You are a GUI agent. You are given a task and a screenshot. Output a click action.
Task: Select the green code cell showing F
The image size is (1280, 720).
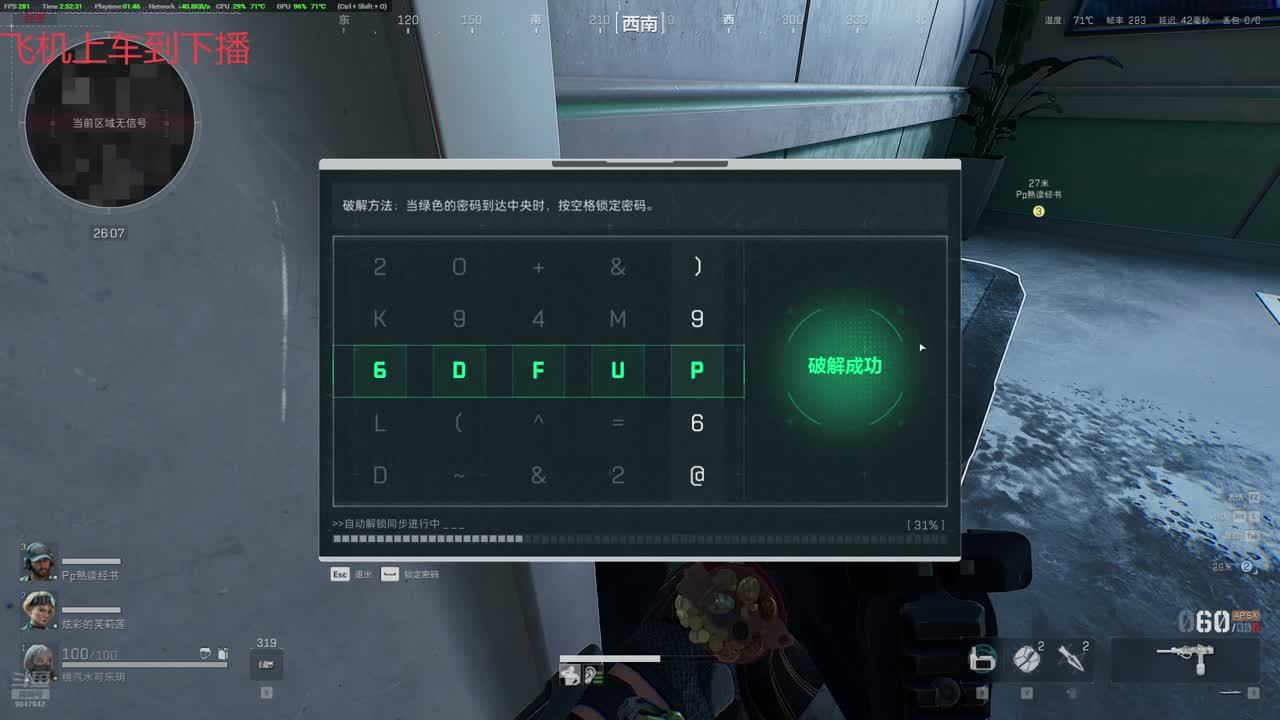pyautogui.click(x=538, y=371)
